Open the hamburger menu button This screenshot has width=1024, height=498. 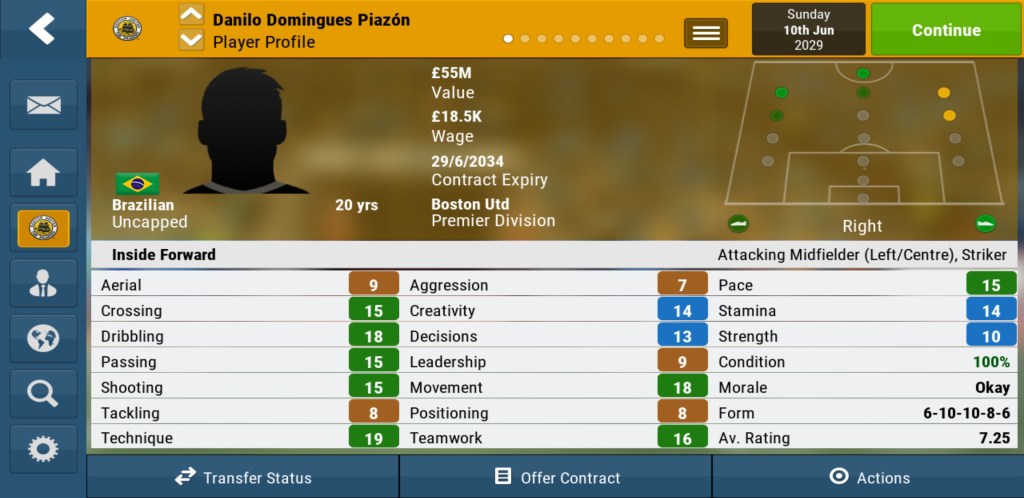706,33
